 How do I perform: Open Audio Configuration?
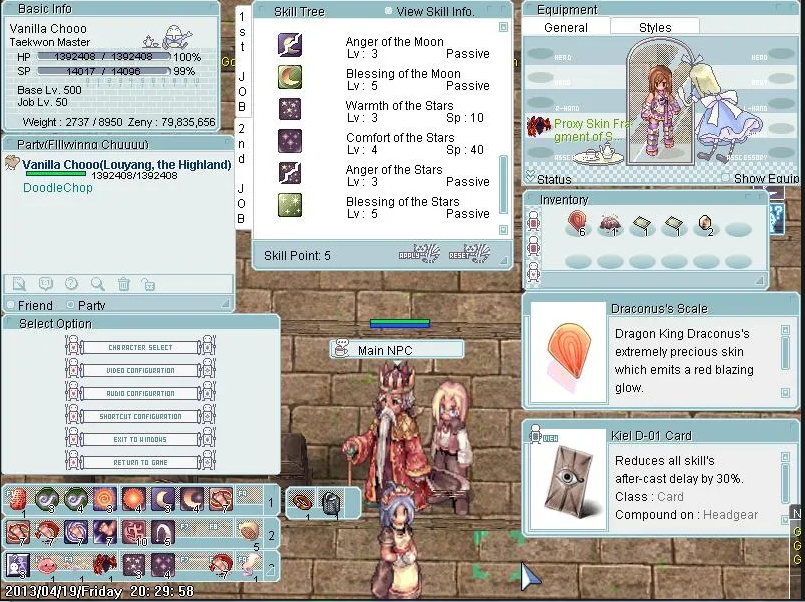pyautogui.click(x=140, y=393)
